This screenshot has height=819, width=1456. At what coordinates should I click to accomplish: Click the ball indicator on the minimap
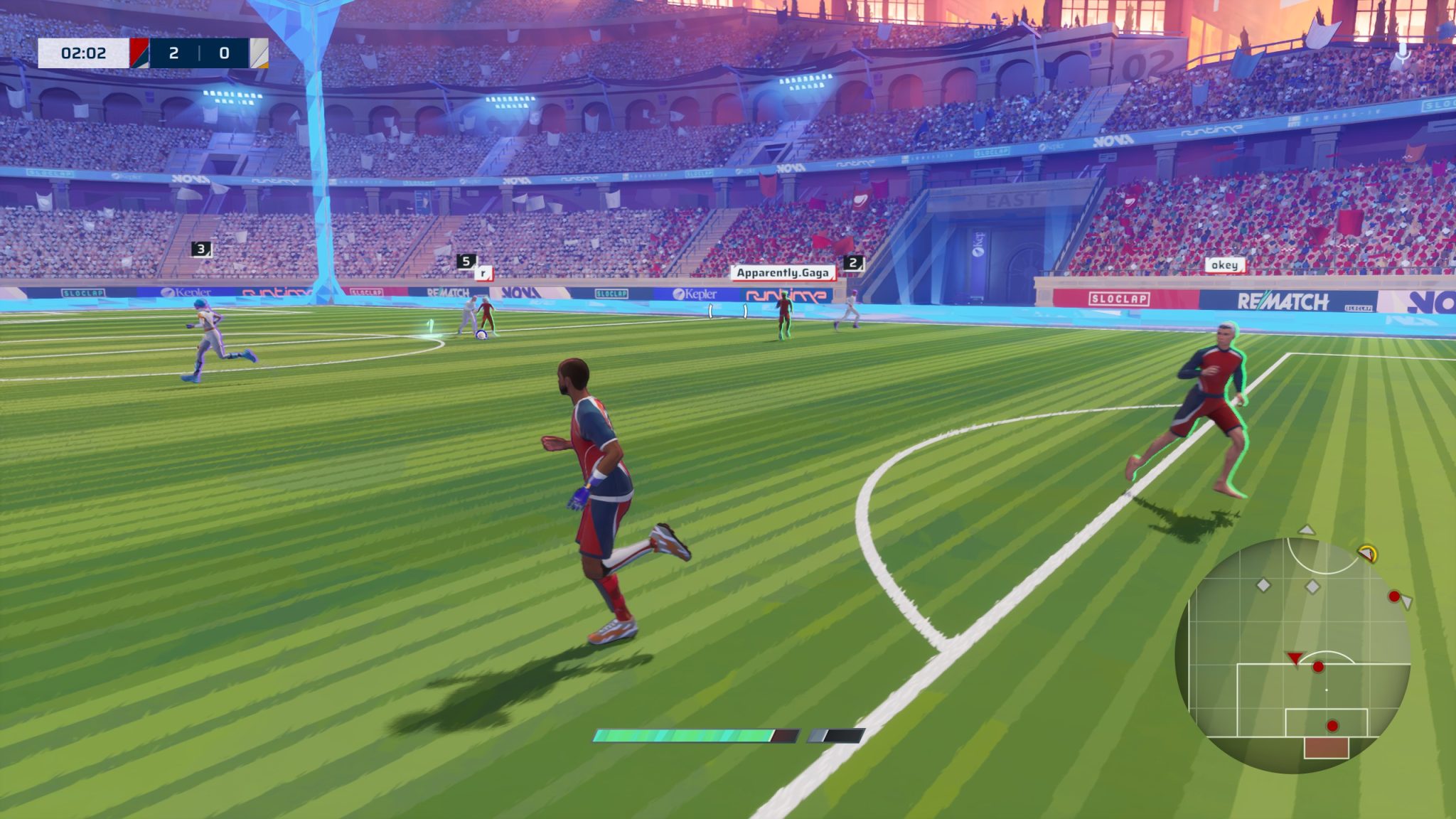tap(1327, 689)
